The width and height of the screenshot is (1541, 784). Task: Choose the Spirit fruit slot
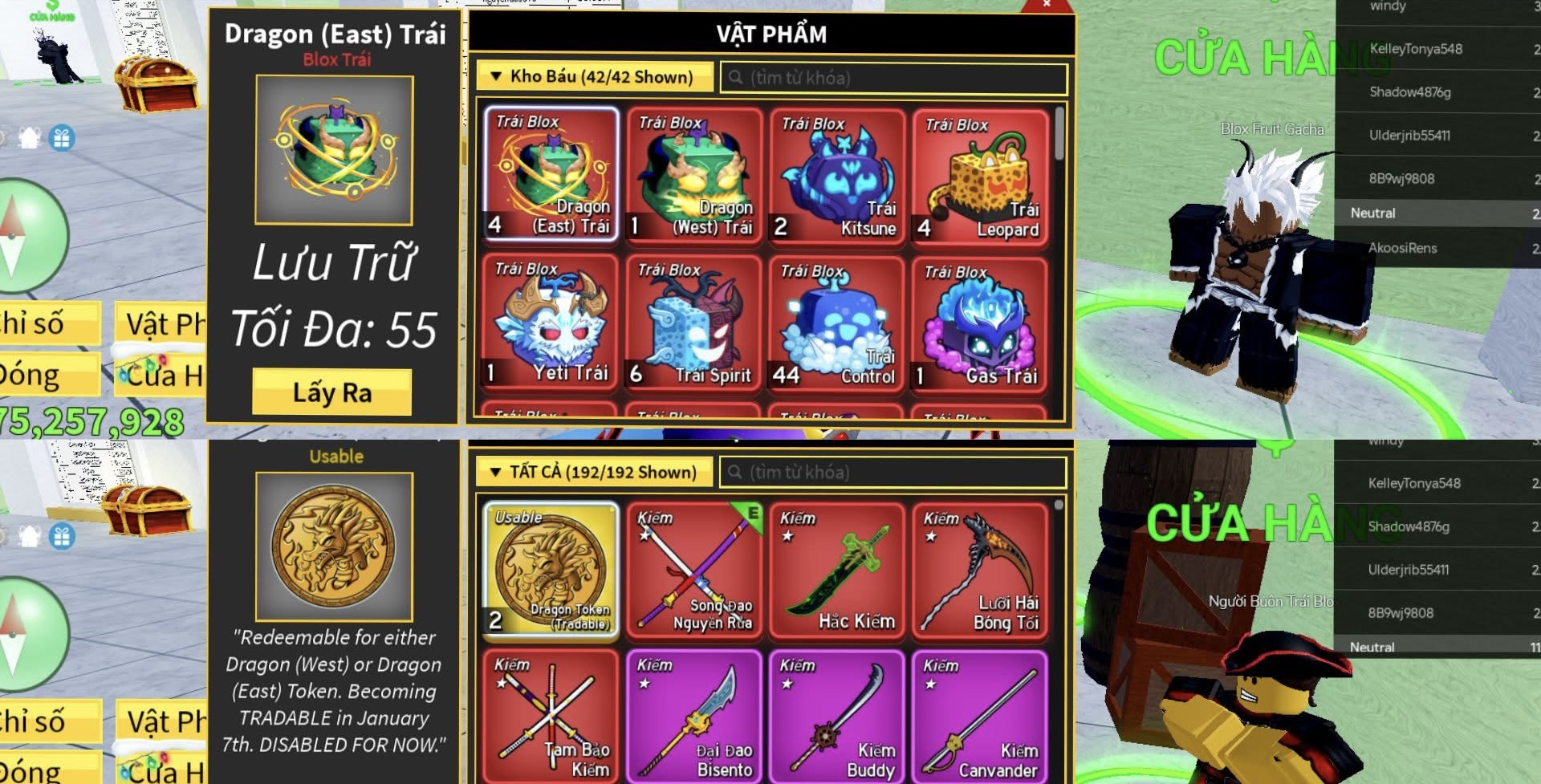pos(694,323)
